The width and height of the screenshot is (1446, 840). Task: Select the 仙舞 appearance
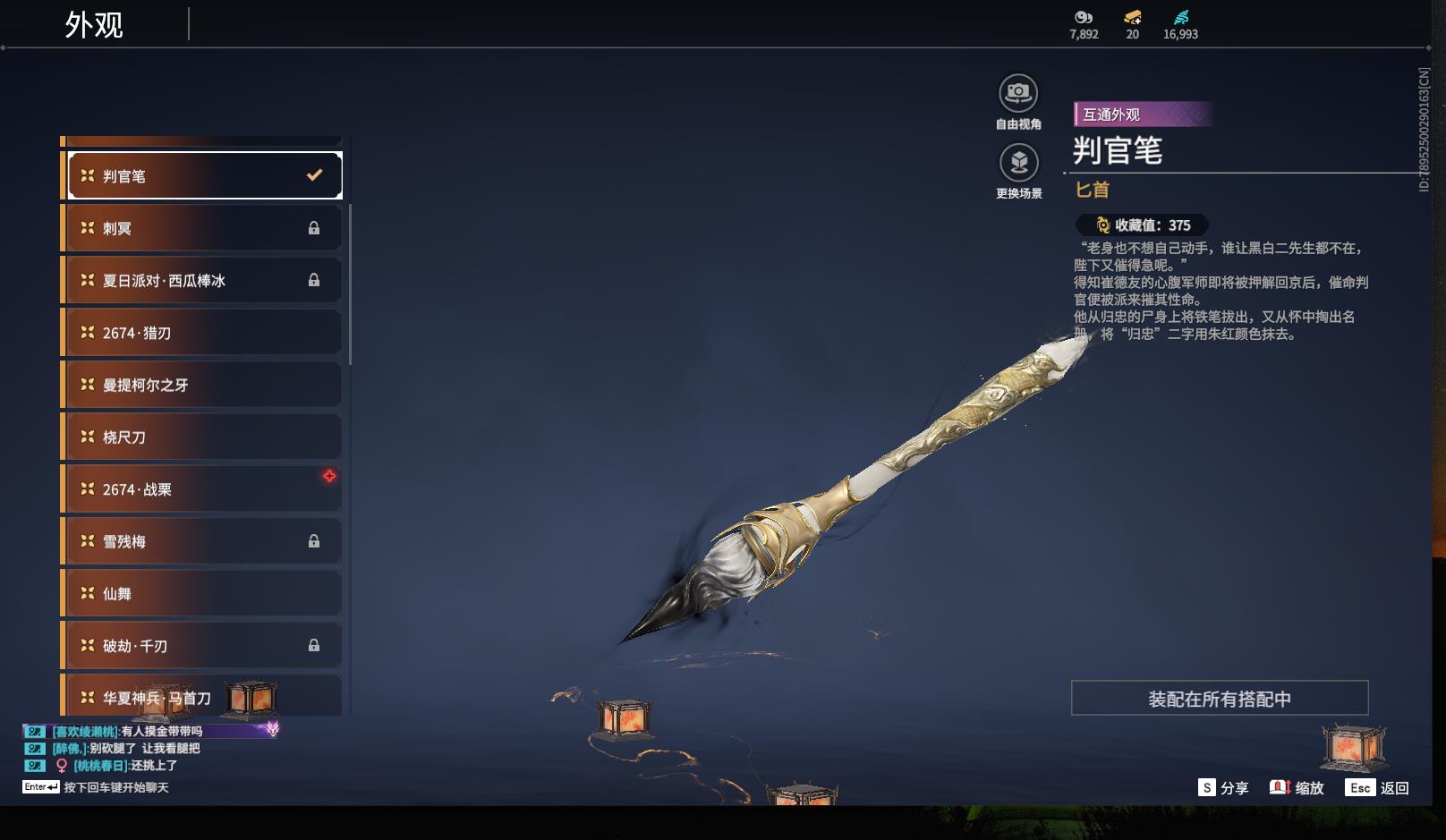pos(204,594)
